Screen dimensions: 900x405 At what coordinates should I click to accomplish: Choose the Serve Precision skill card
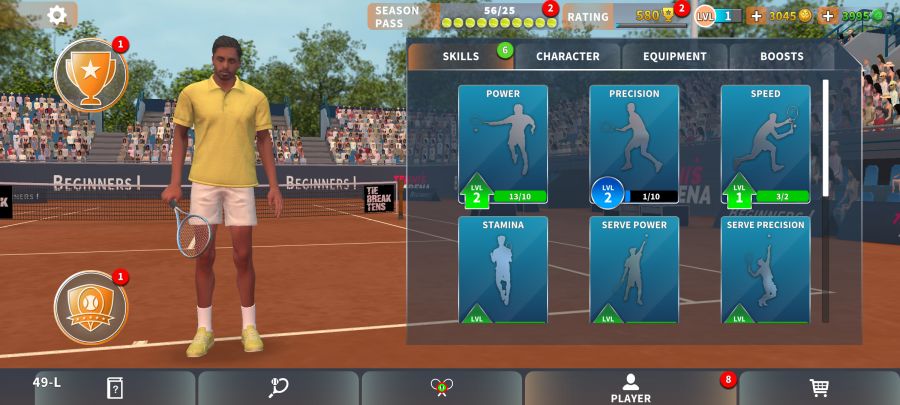765,270
